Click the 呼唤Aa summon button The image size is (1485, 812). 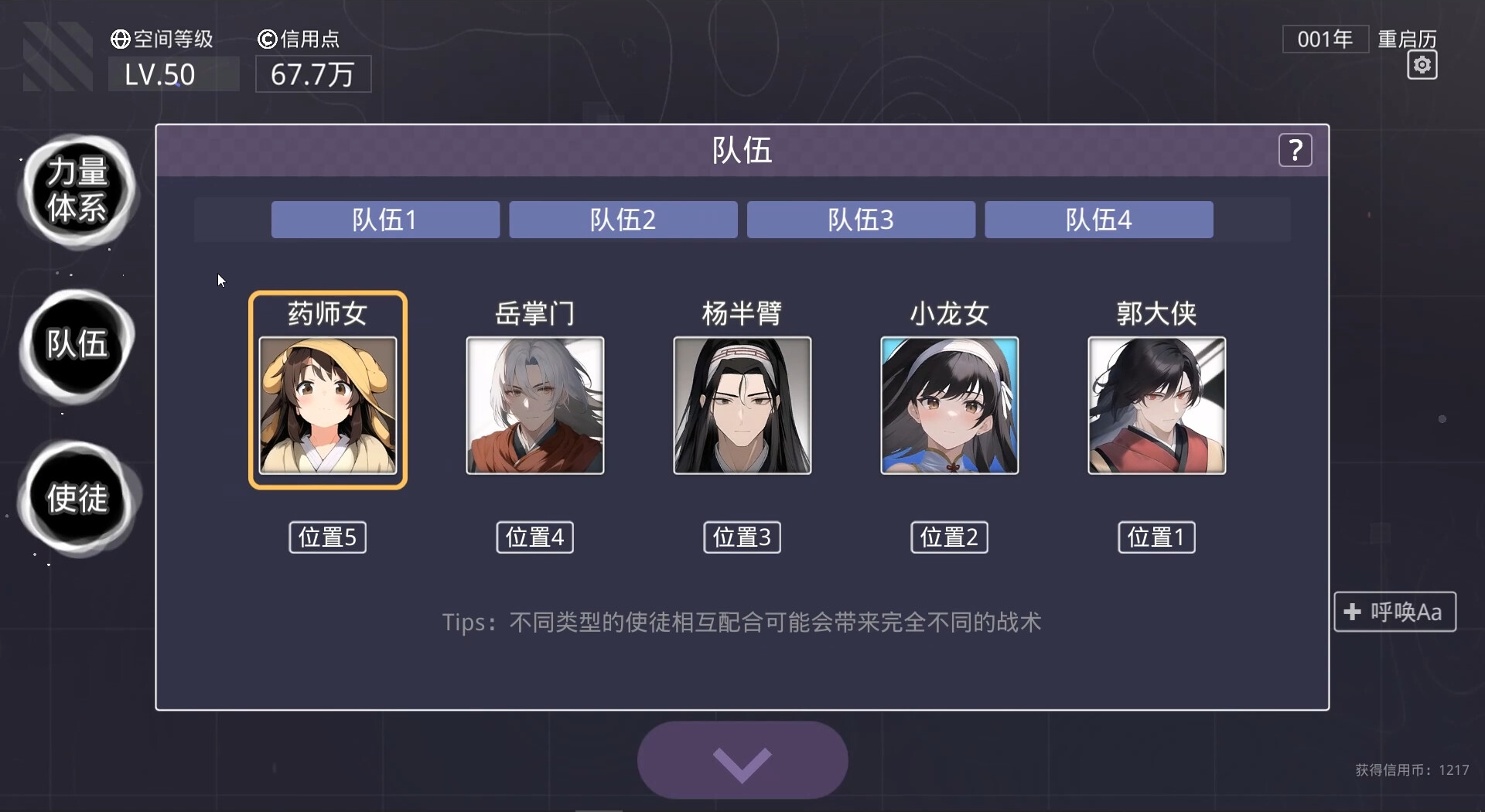(1395, 611)
